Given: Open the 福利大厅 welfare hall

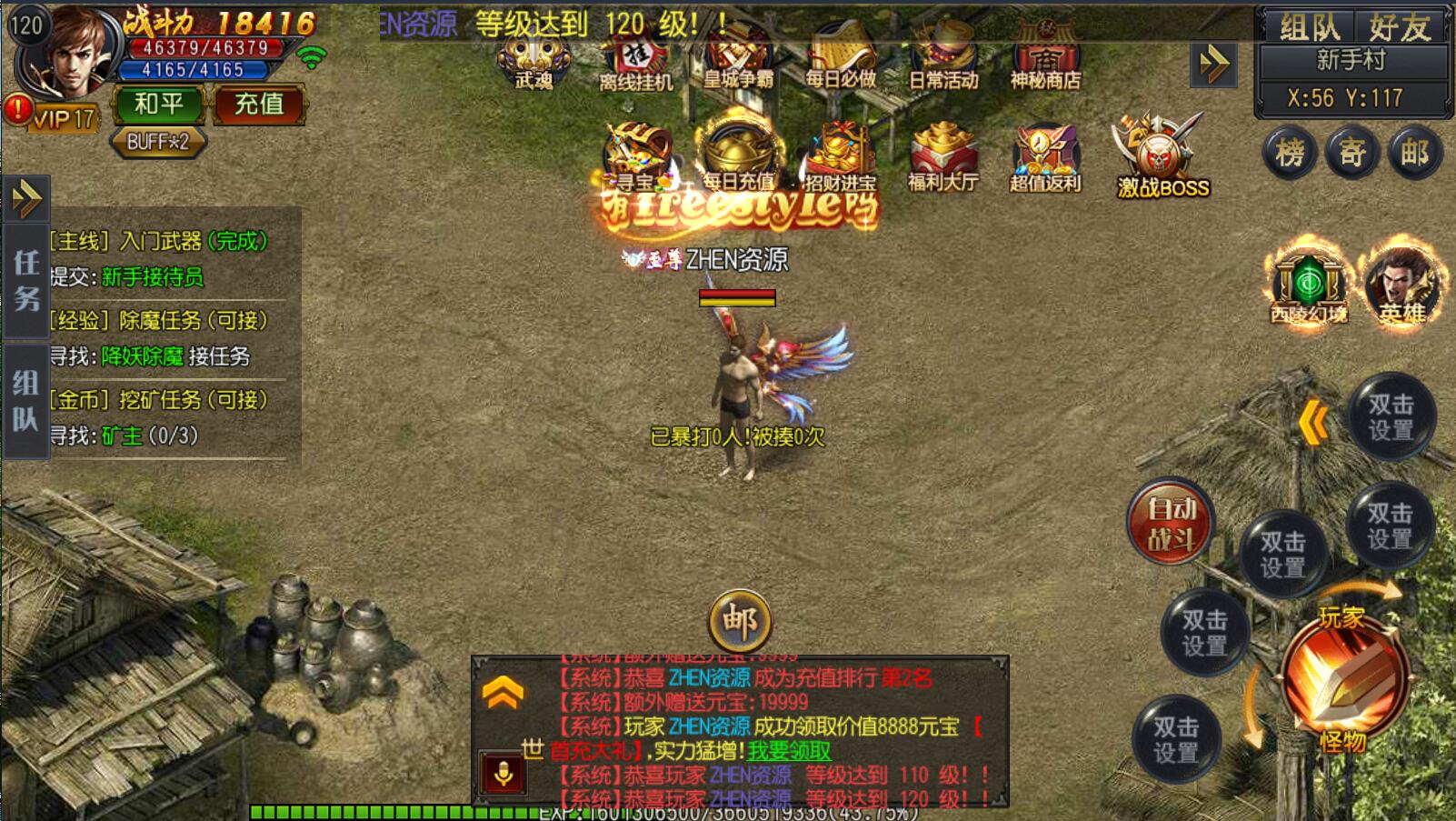Looking at the screenshot, I should (x=943, y=157).
